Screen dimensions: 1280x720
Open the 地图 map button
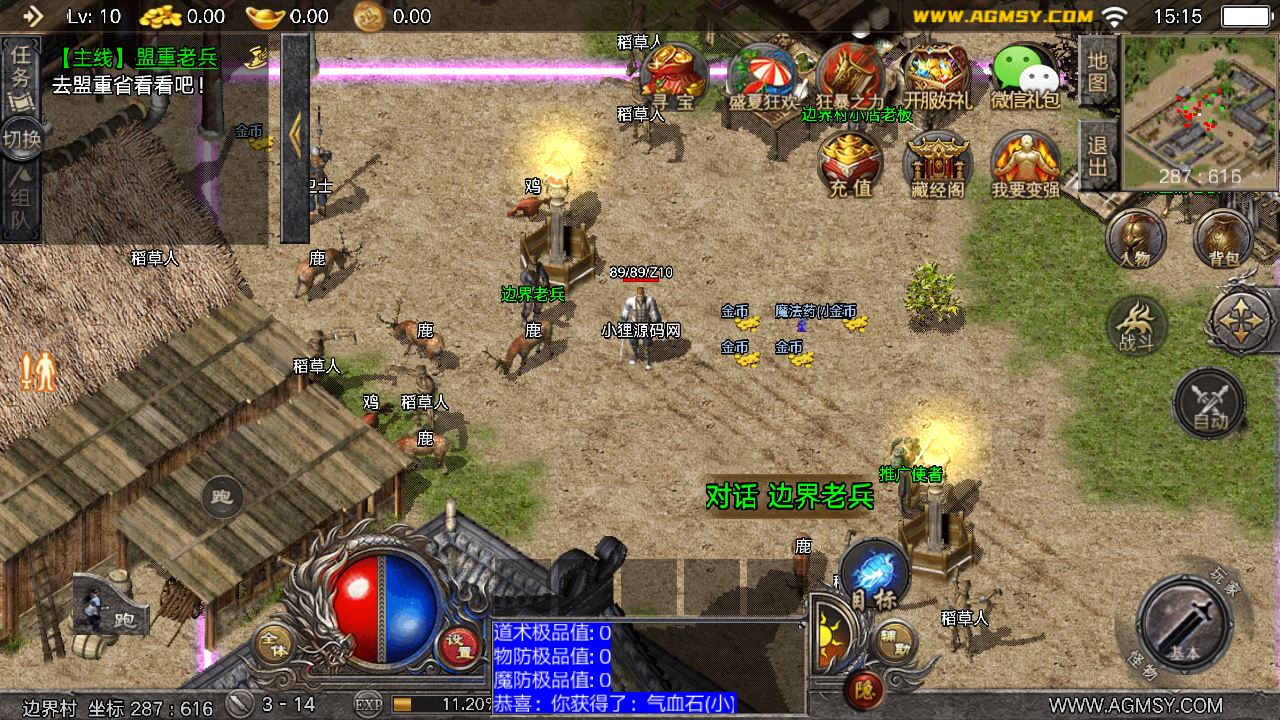(x=1097, y=74)
